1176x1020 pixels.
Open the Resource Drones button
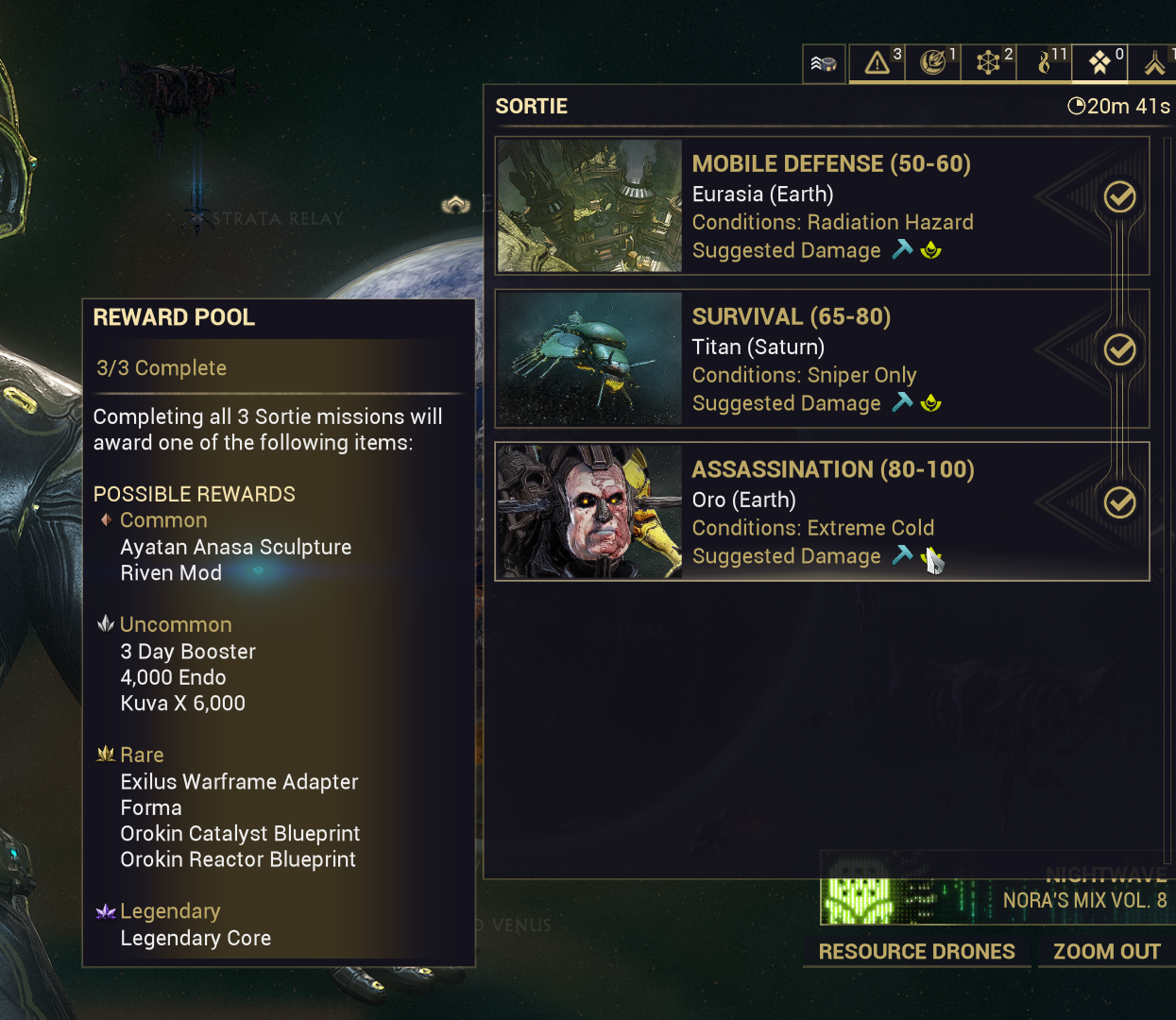tap(916, 951)
